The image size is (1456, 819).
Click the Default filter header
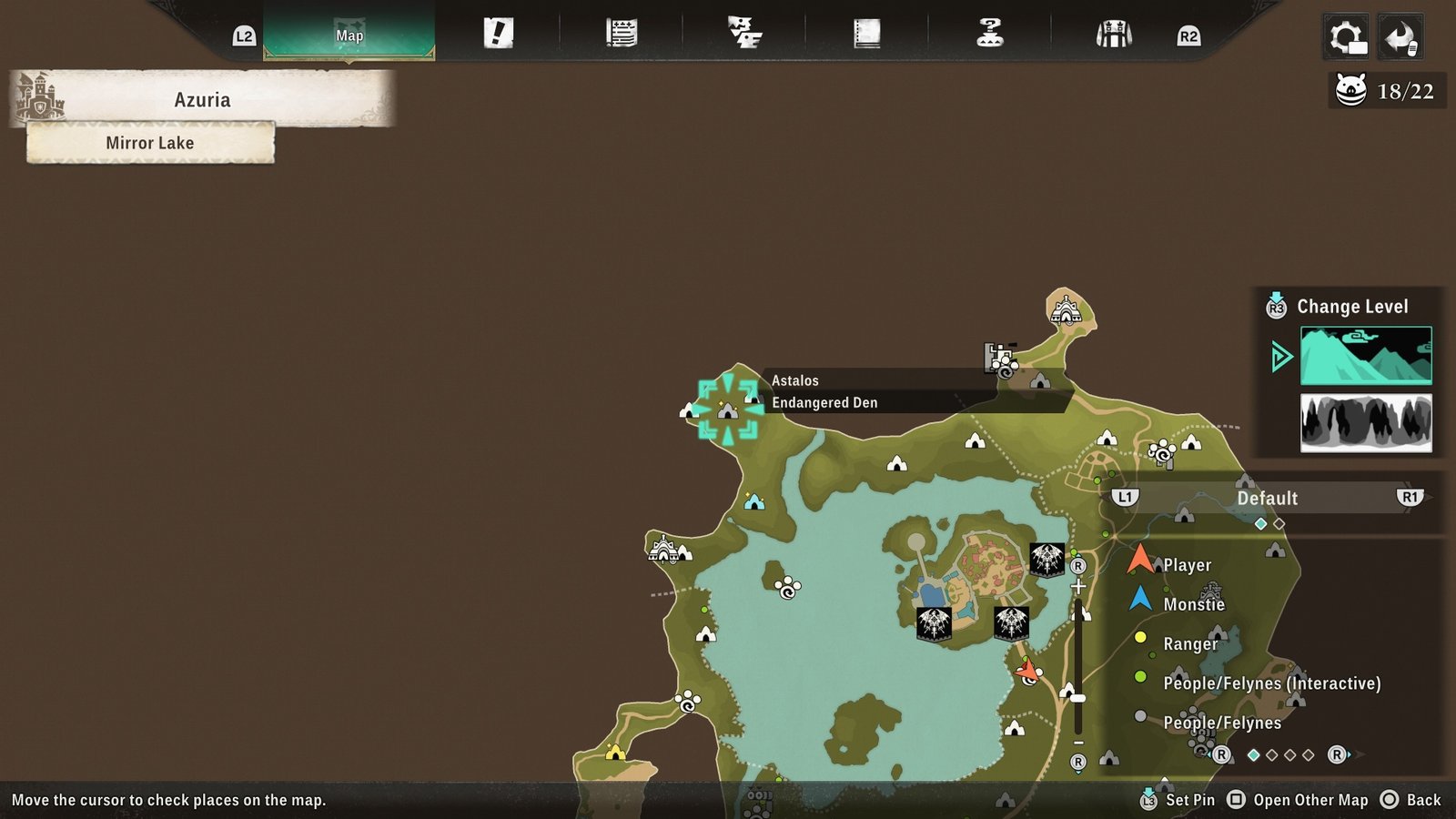(1267, 498)
